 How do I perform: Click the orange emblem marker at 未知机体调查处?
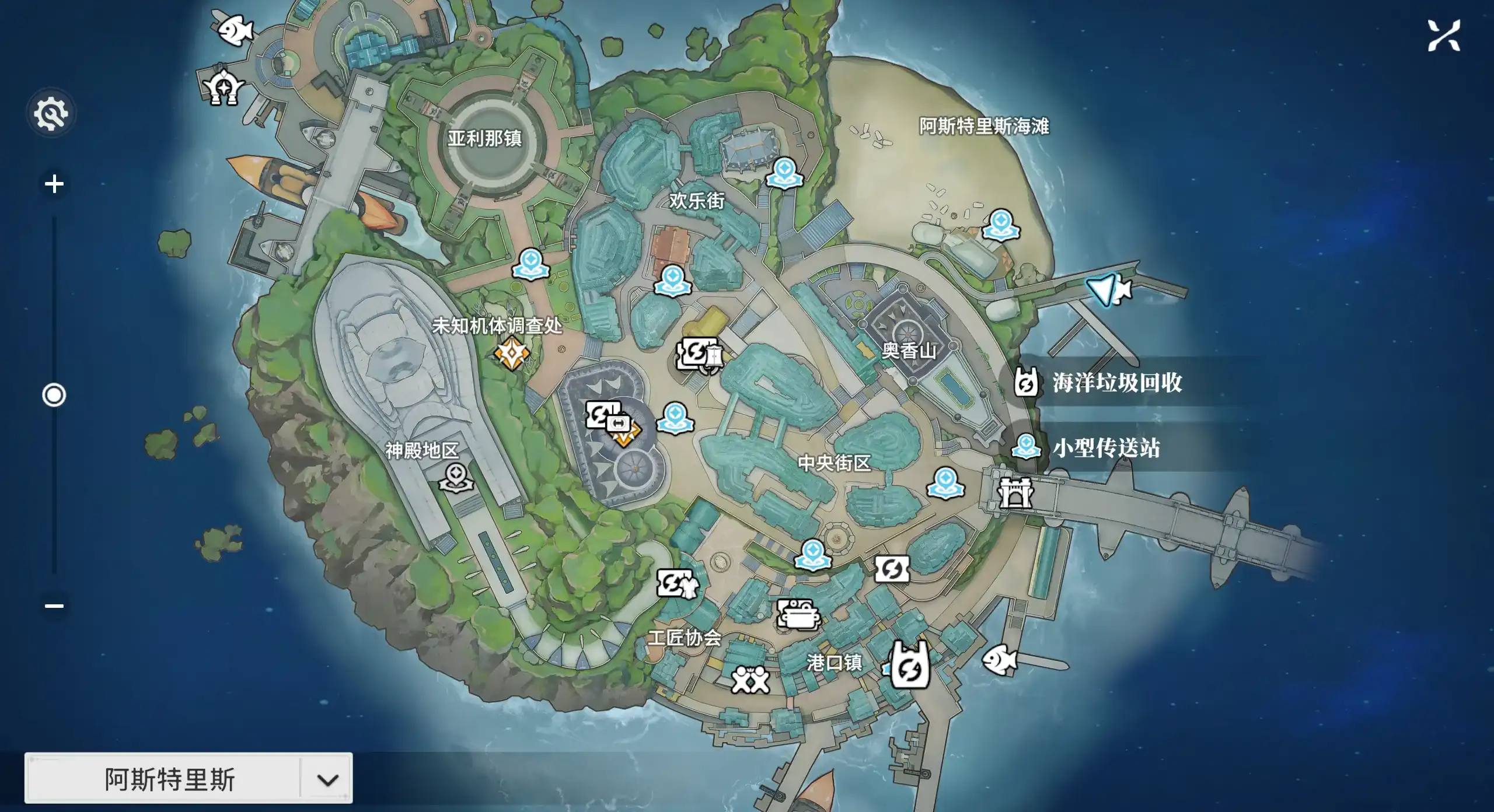511,353
